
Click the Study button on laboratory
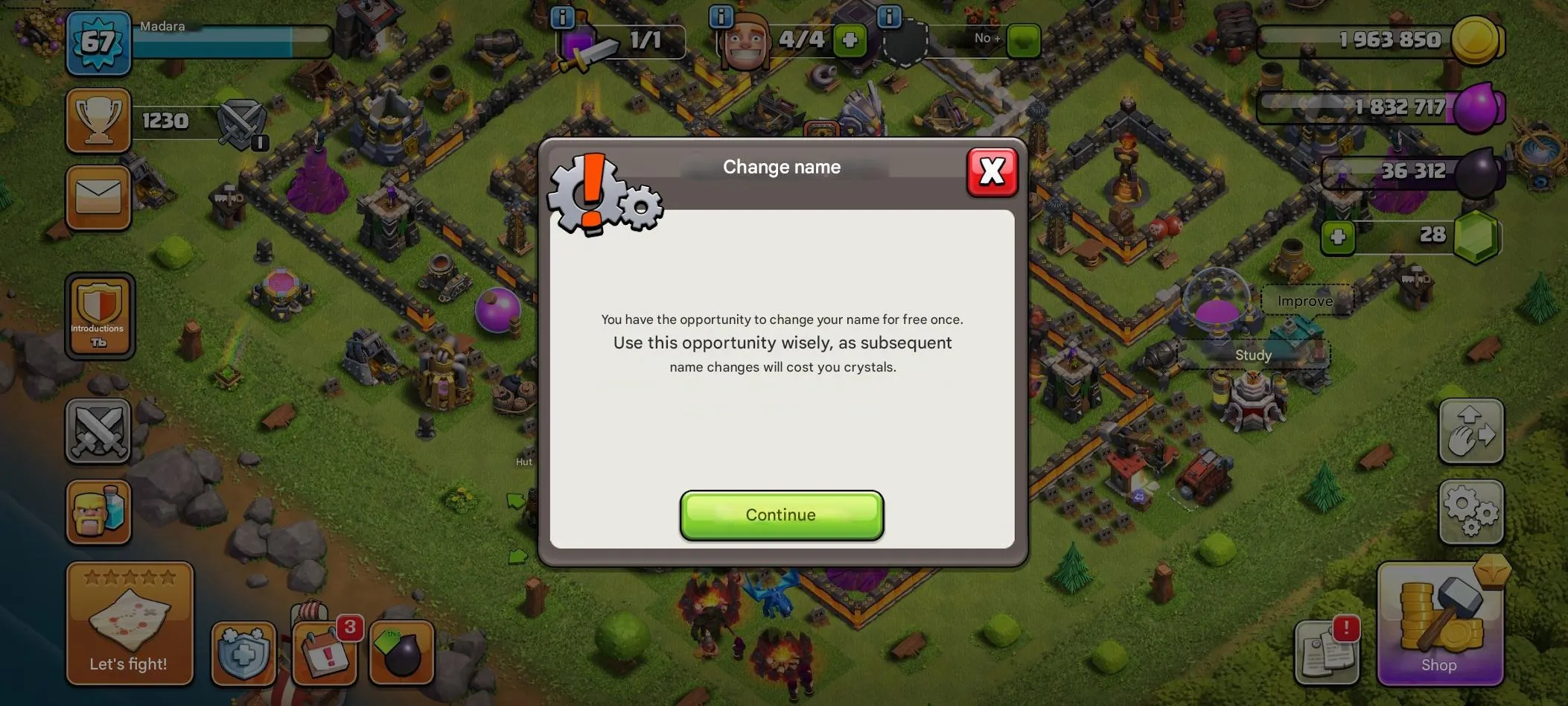point(1253,355)
